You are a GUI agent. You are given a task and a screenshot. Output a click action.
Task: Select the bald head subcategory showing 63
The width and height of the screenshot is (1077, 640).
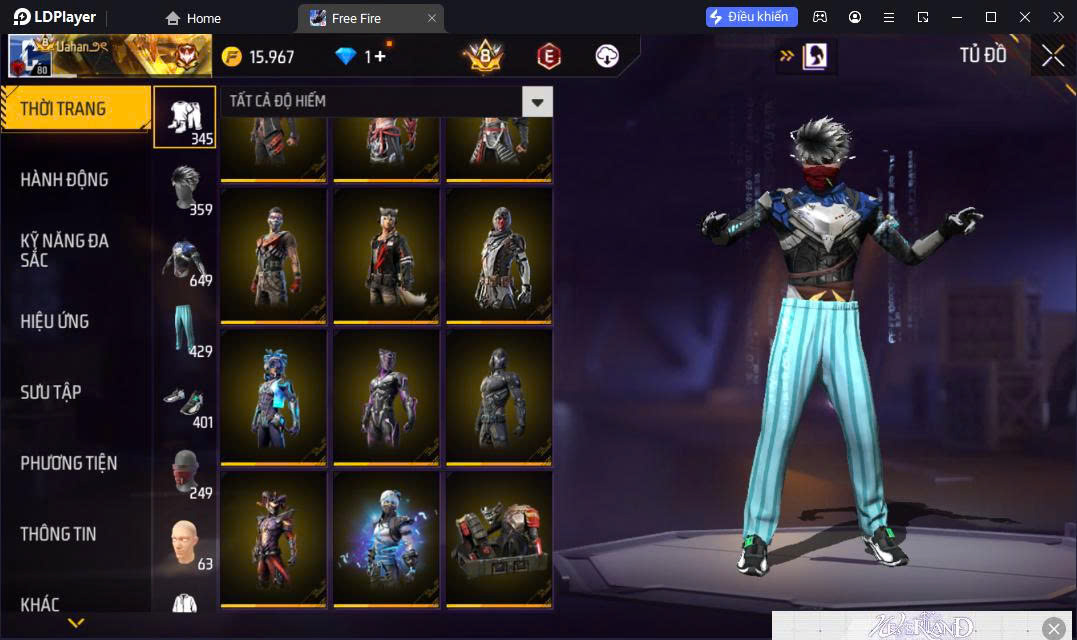[184, 543]
